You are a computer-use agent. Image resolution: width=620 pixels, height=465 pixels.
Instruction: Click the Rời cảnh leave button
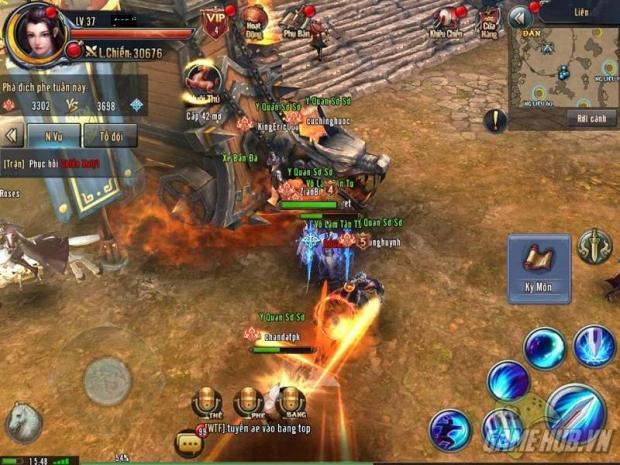[x=583, y=118]
